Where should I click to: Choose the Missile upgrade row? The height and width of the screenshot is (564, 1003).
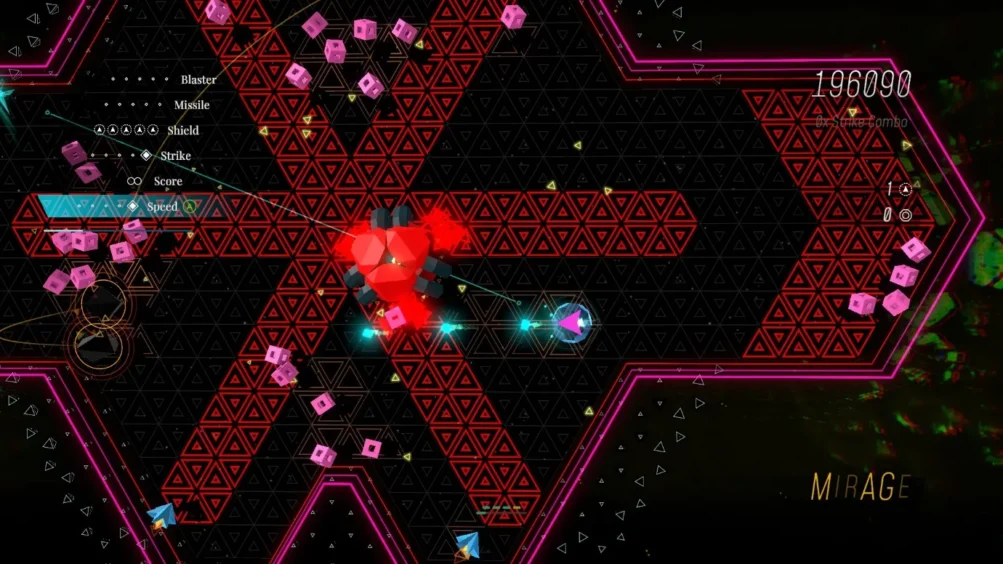pos(191,105)
